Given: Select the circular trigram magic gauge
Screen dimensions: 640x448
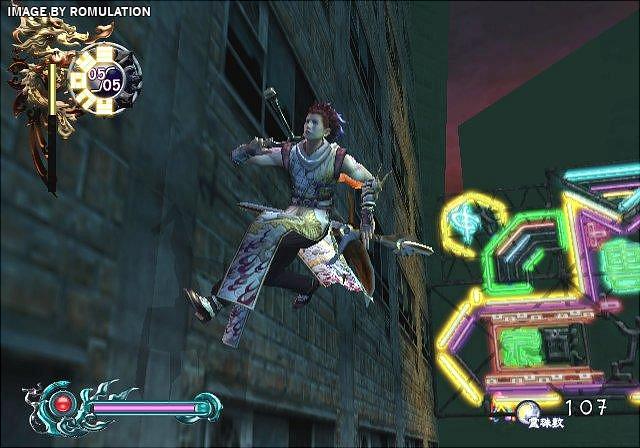Looking at the screenshot, I should point(105,78).
